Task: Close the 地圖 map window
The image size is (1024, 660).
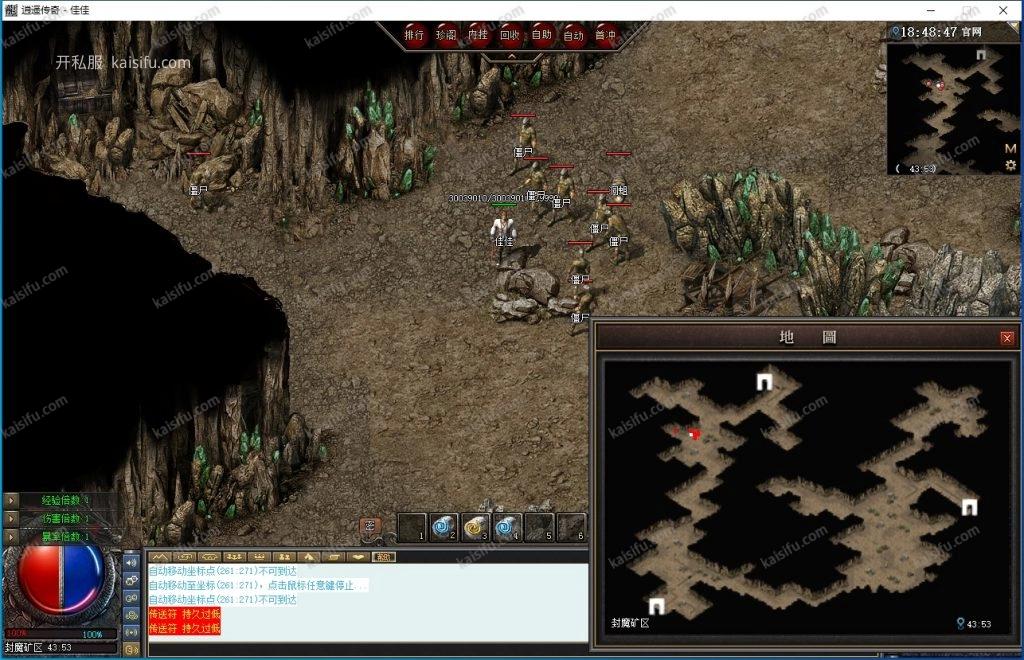Action: coord(1007,338)
